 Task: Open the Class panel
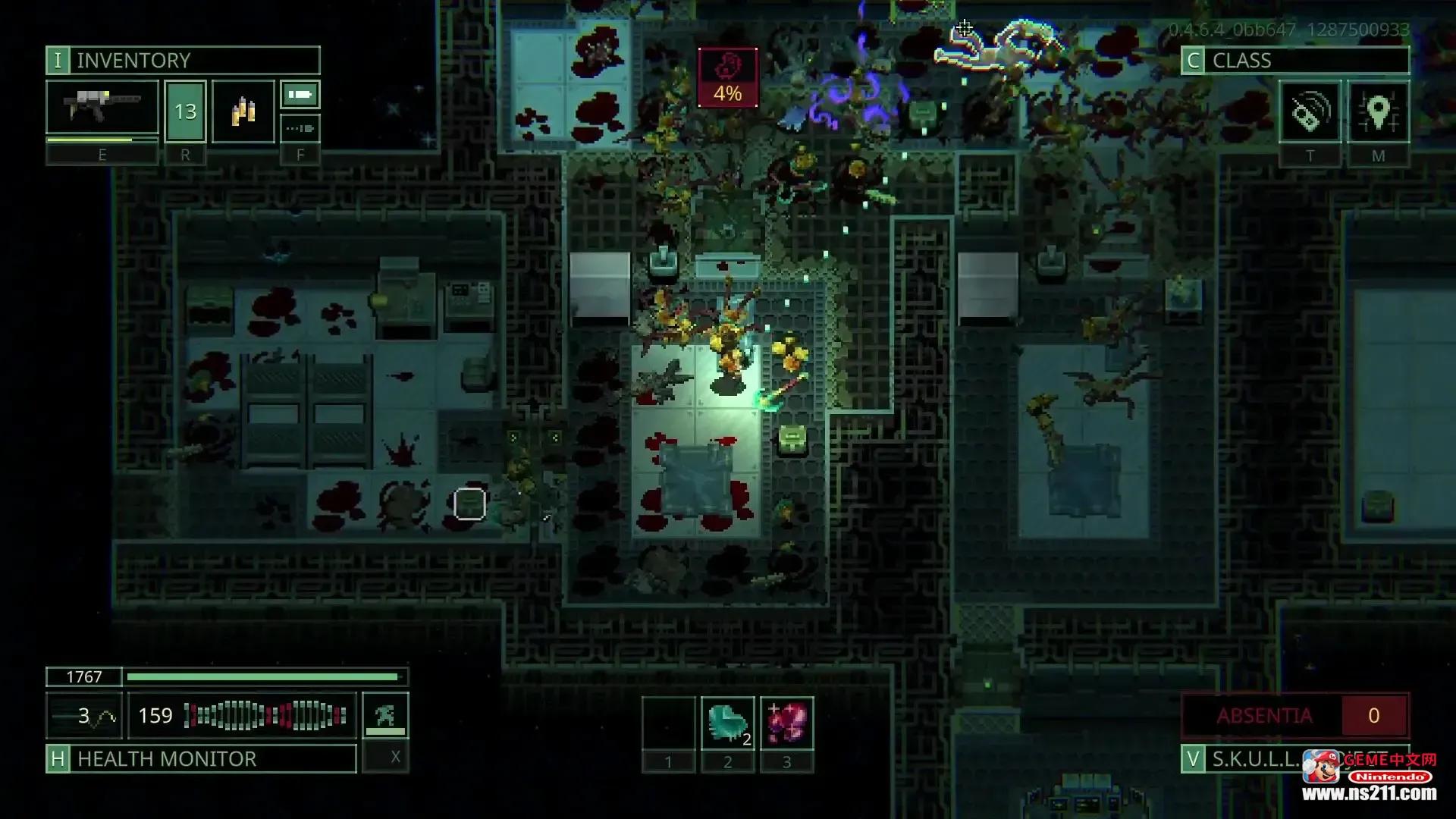1294,60
